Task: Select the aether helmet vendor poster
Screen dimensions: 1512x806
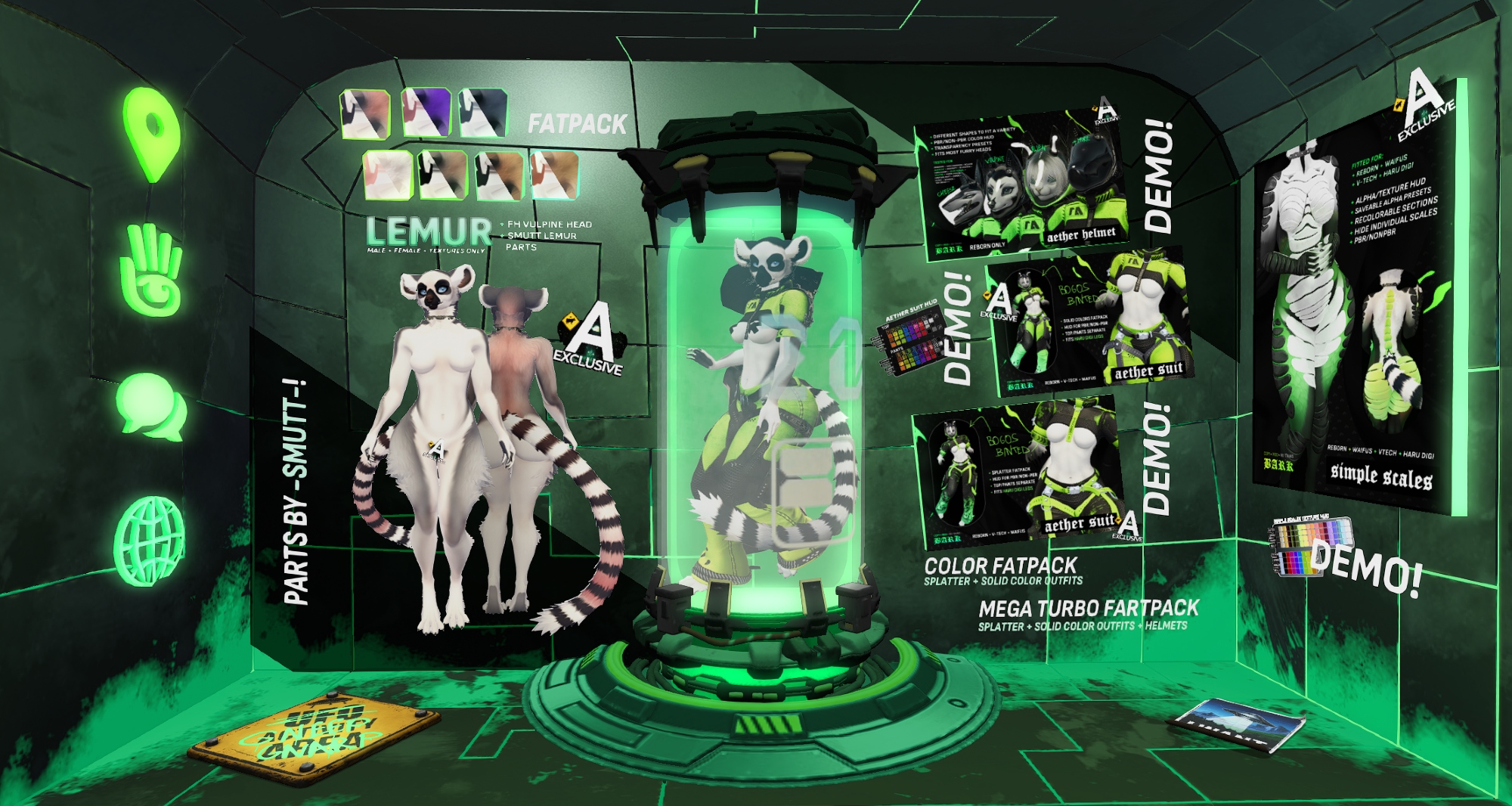Action: click(x=1022, y=185)
